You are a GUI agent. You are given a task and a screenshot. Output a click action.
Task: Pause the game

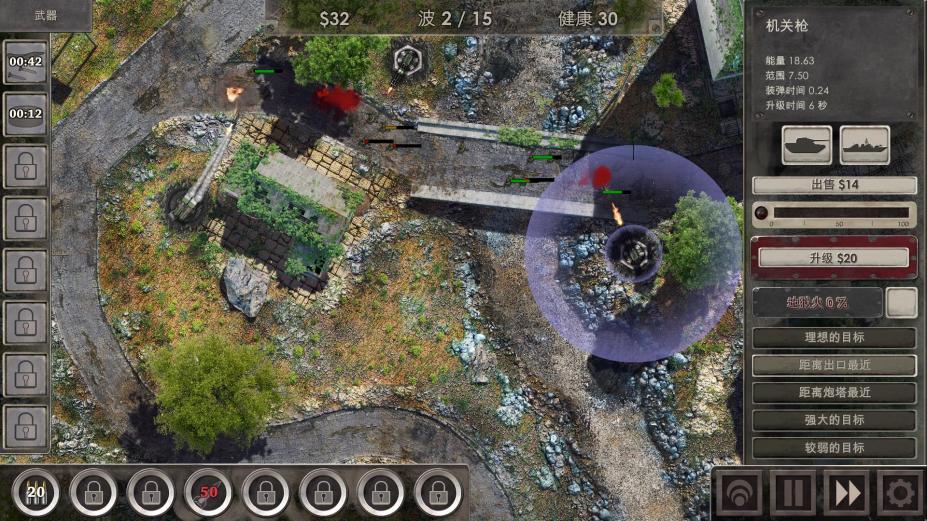pos(792,493)
